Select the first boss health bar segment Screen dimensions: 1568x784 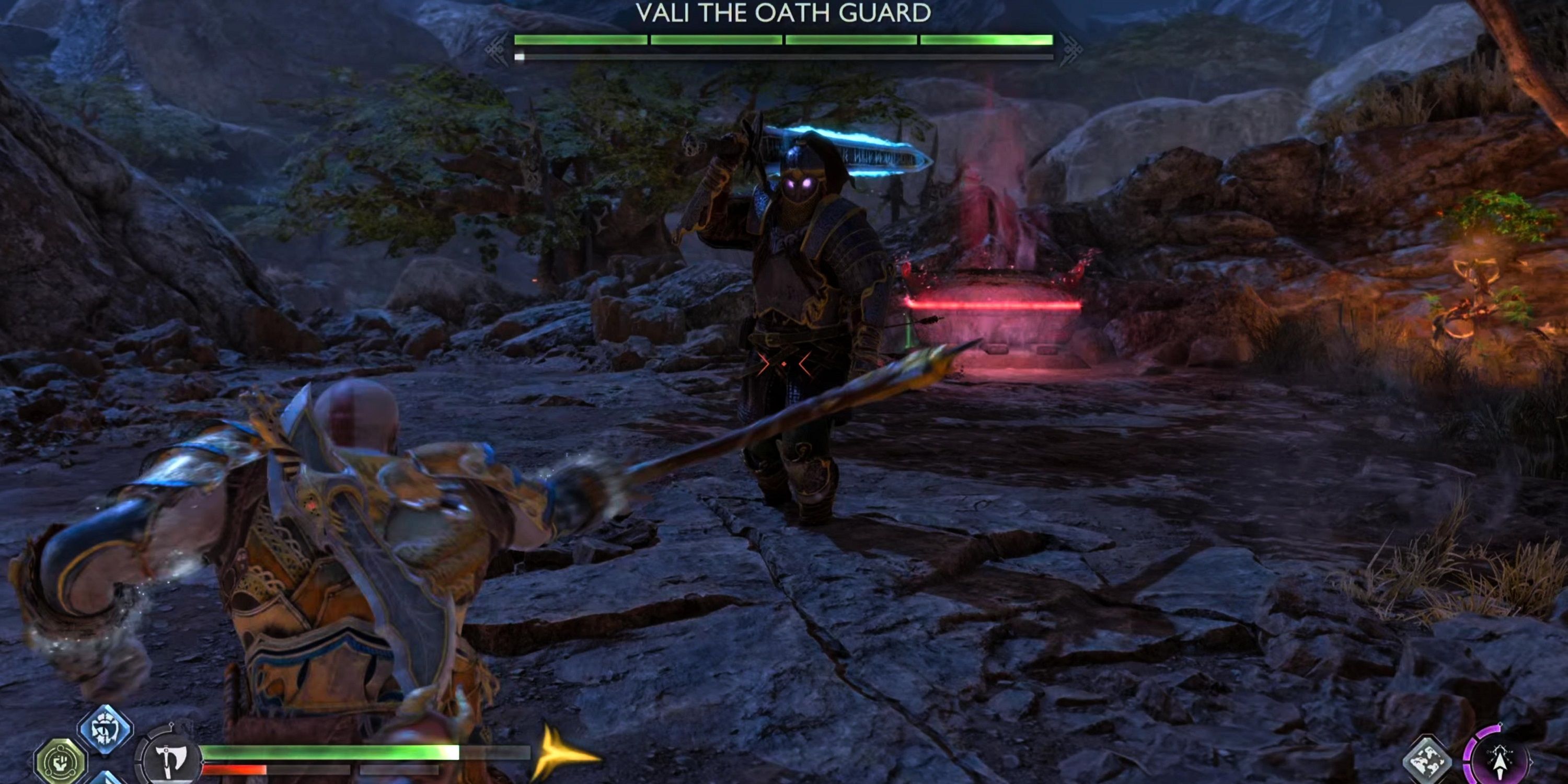tap(581, 41)
